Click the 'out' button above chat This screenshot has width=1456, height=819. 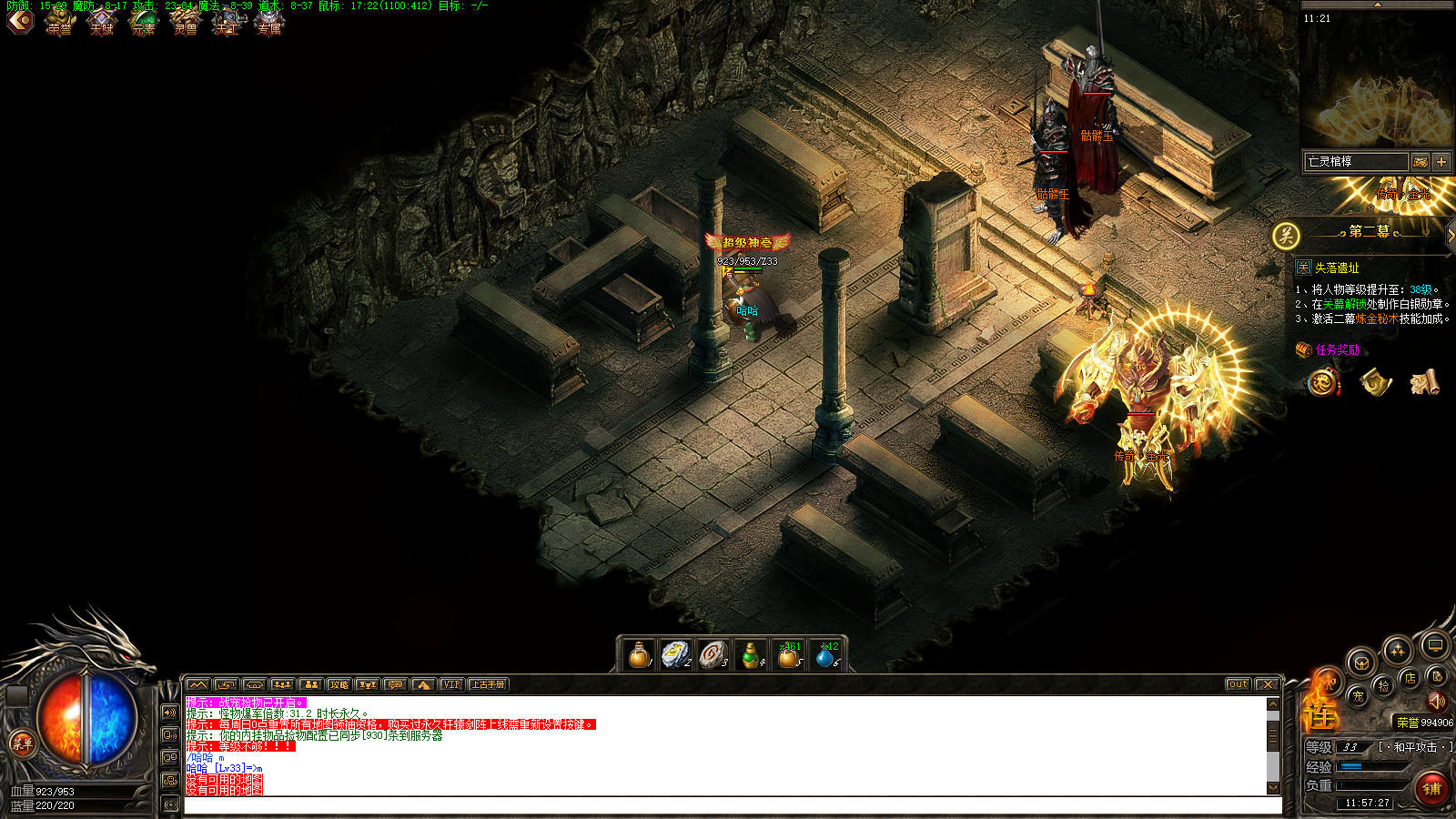pyautogui.click(x=1238, y=684)
